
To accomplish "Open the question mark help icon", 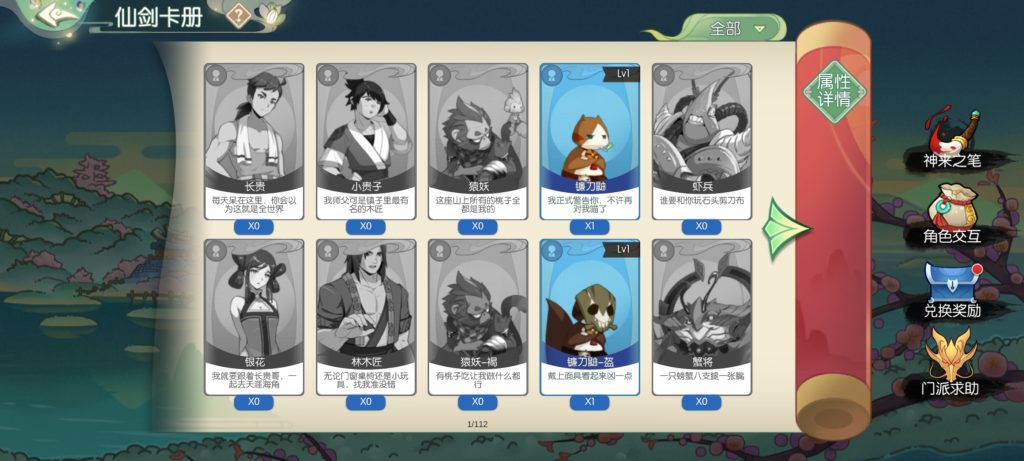I will pos(238,15).
